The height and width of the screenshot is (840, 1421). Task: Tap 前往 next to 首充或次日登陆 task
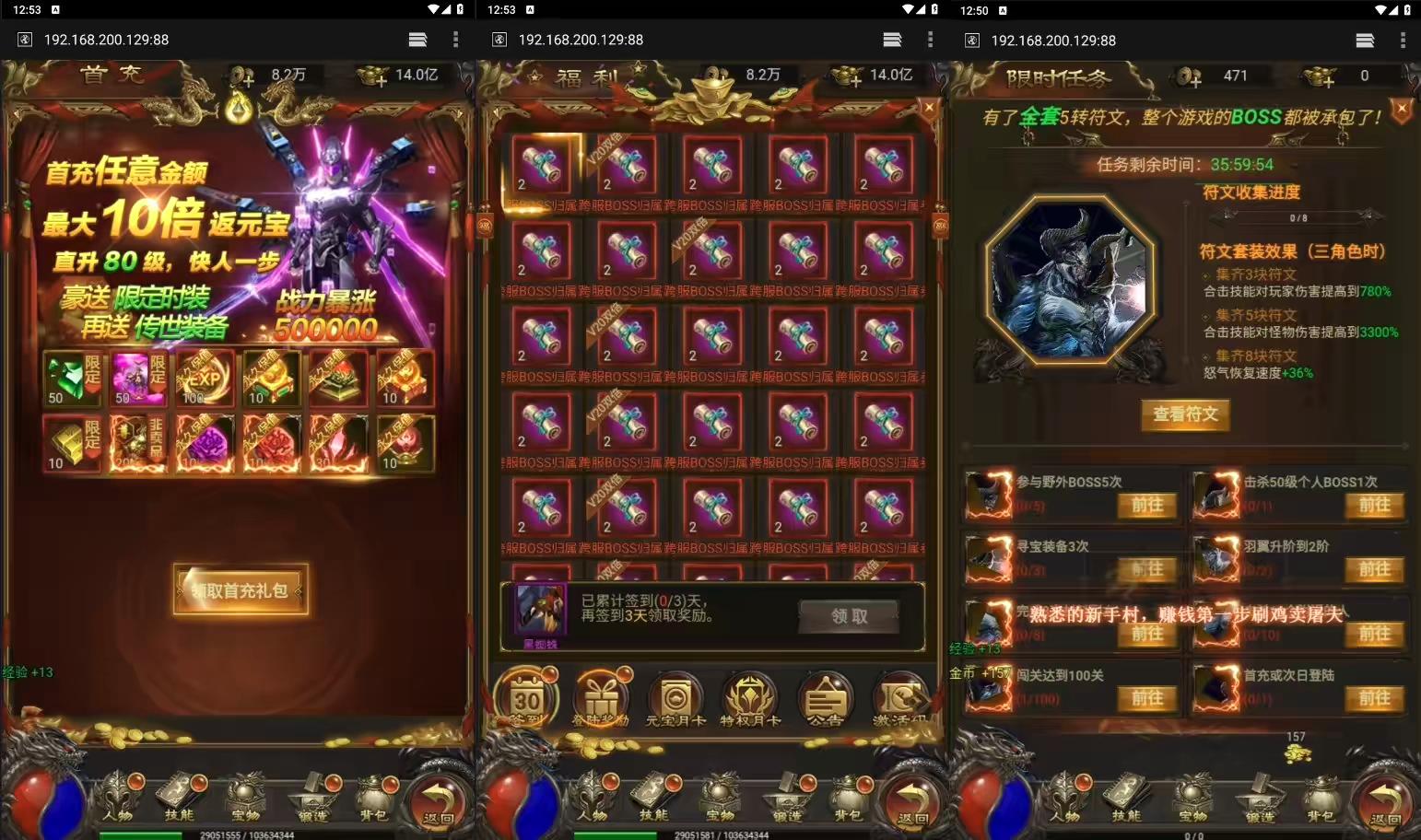pyautogui.click(x=1374, y=698)
